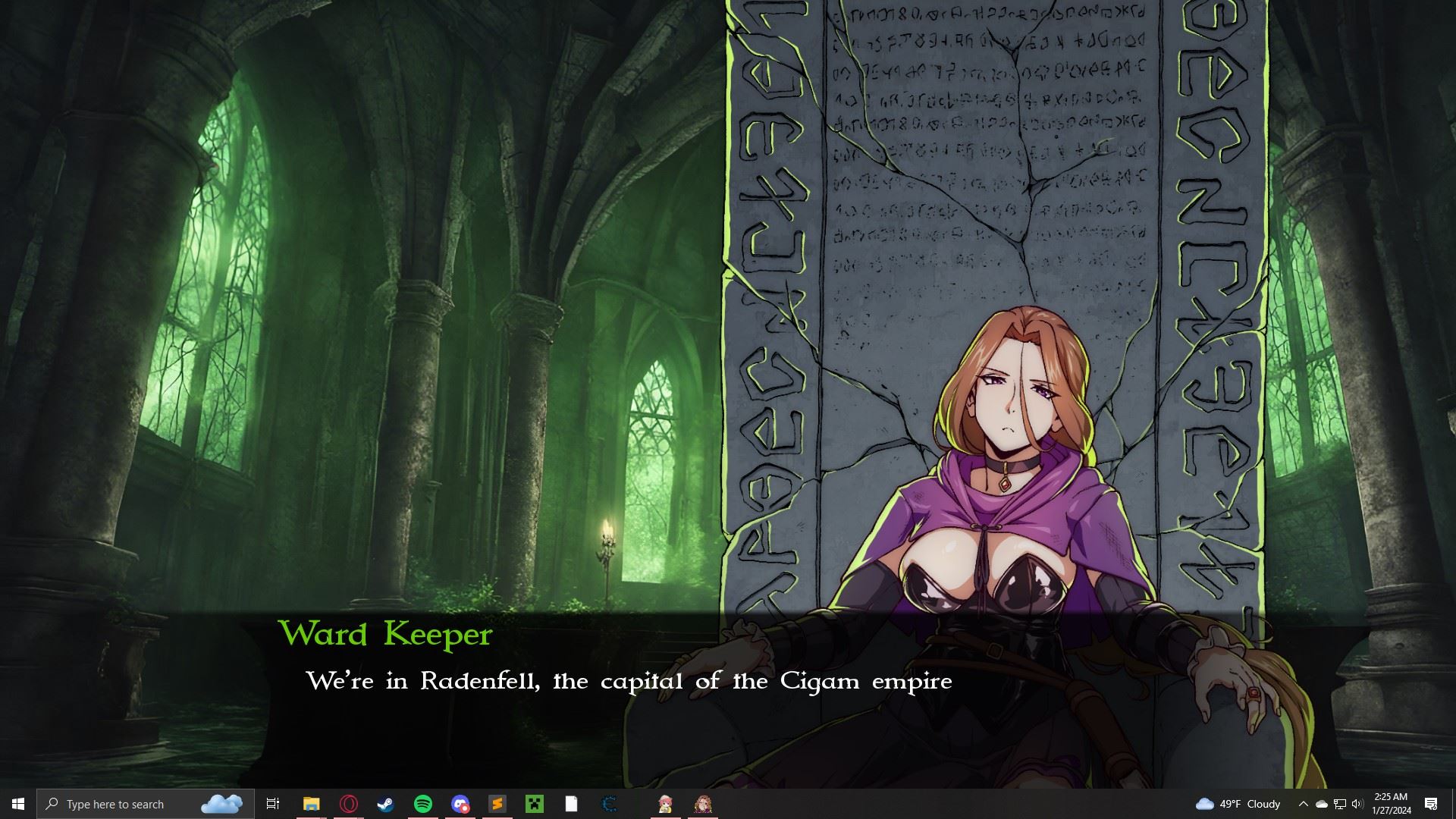
Task: Open Opera GX browser
Action: click(x=349, y=804)
